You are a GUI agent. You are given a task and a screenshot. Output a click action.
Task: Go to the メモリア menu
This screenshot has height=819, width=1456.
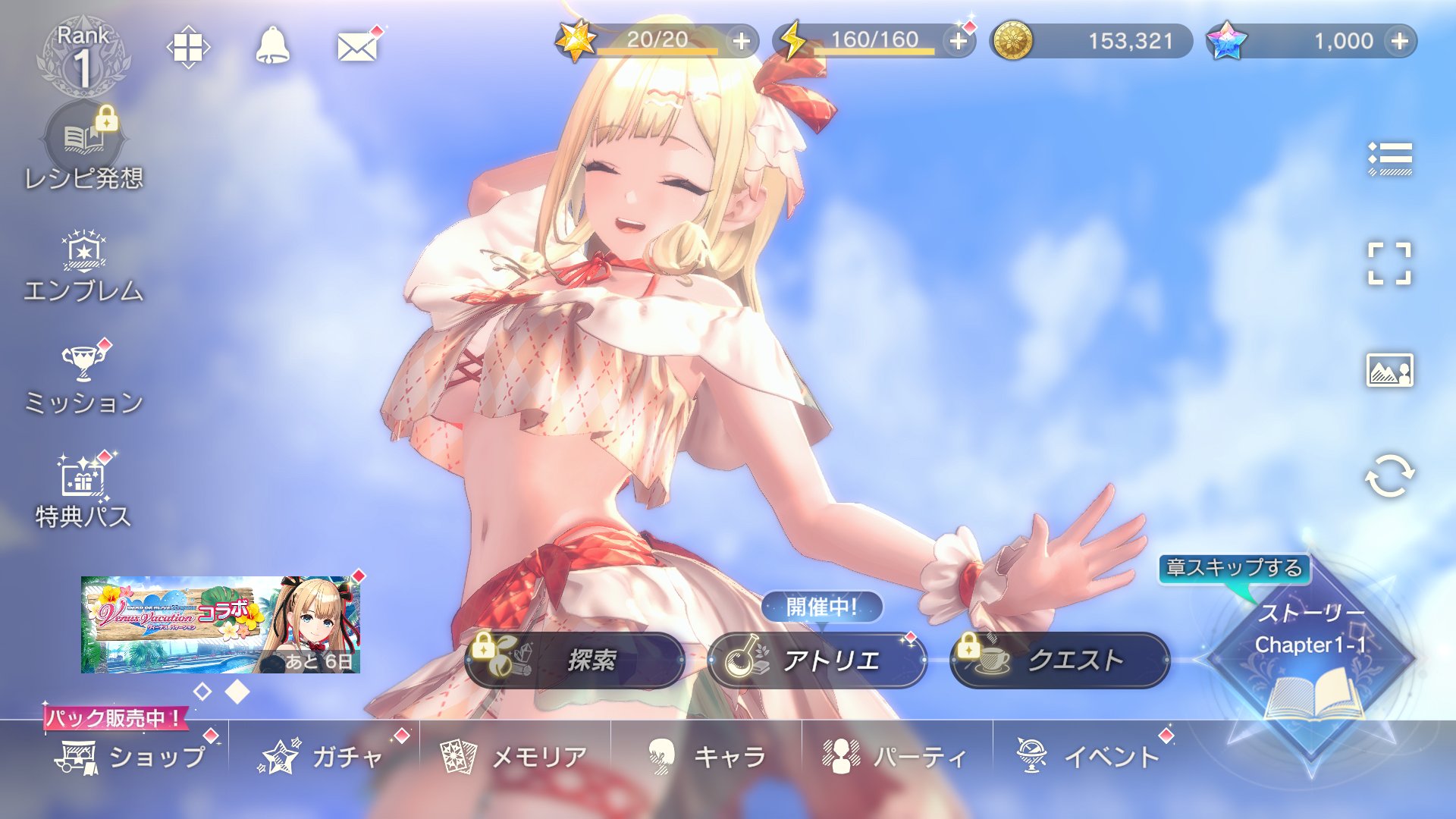point(516,756)
